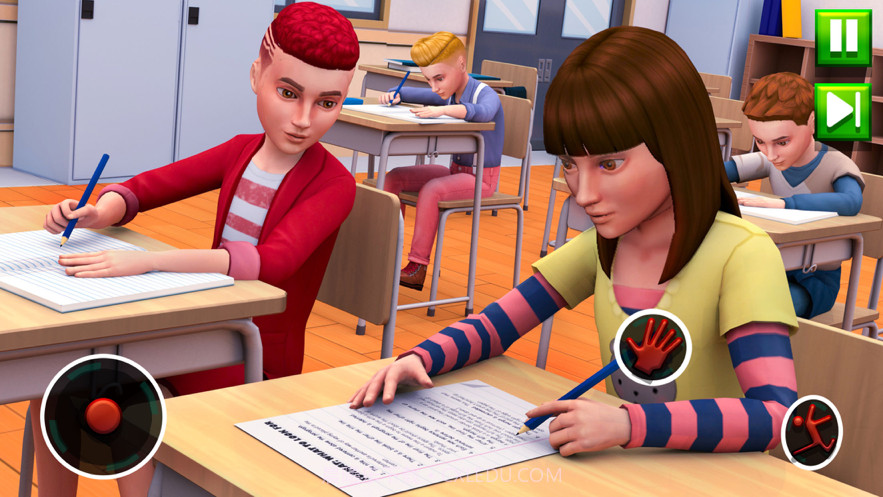
Task: Tap the red running figure button
Action: point(811,432)
